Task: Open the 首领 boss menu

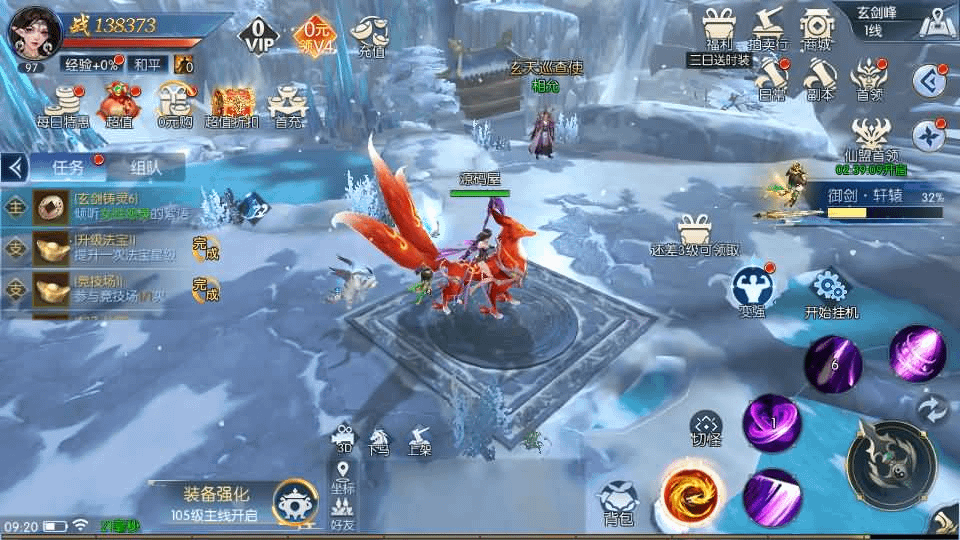Action: pyautogui.click(x=869, y=78)
